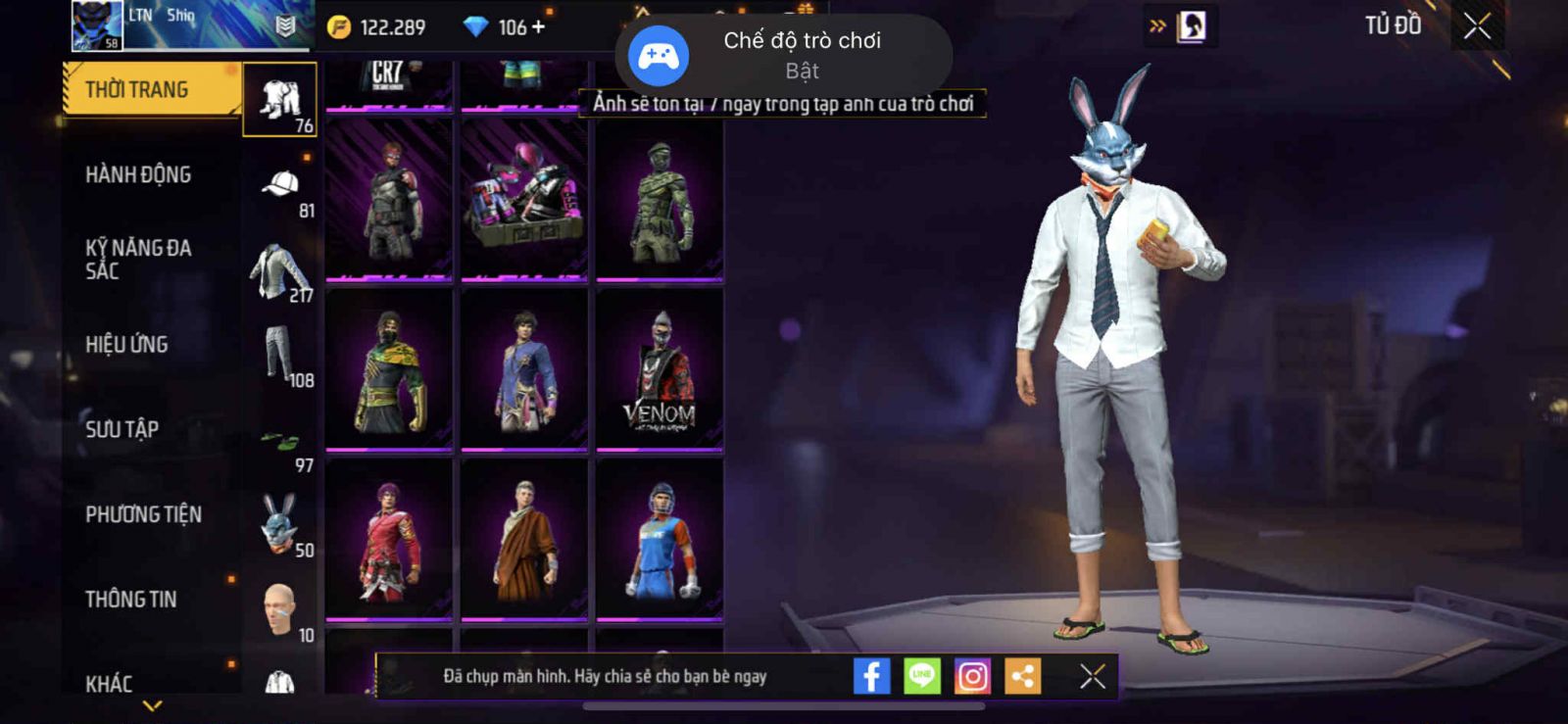Switch to Kỹ Năng Đa Sắc tab
The image size is (1568, 724).
tap(138, 260)
